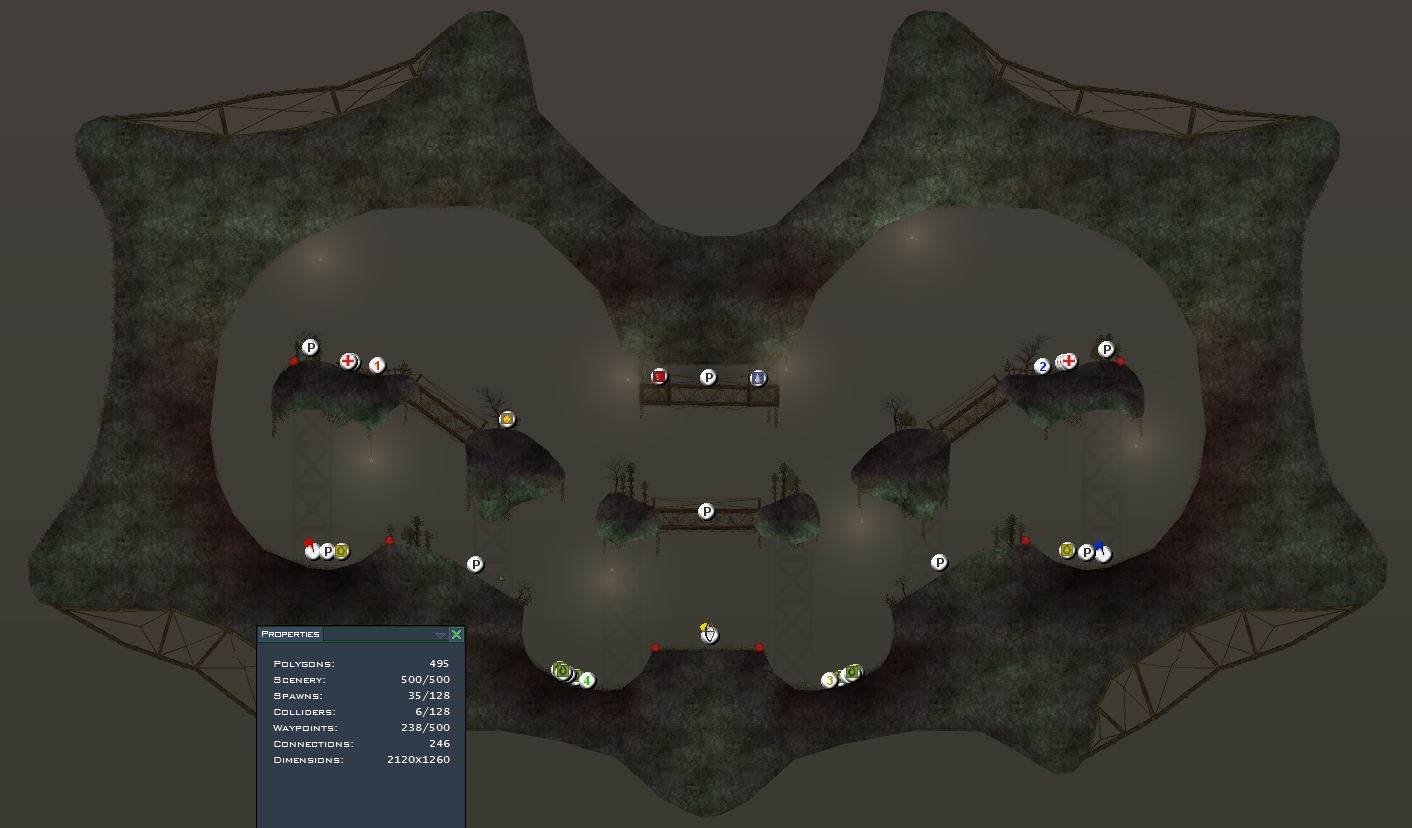
Task: Select the blue flag spawn marker
Action: click(1102, 552)
